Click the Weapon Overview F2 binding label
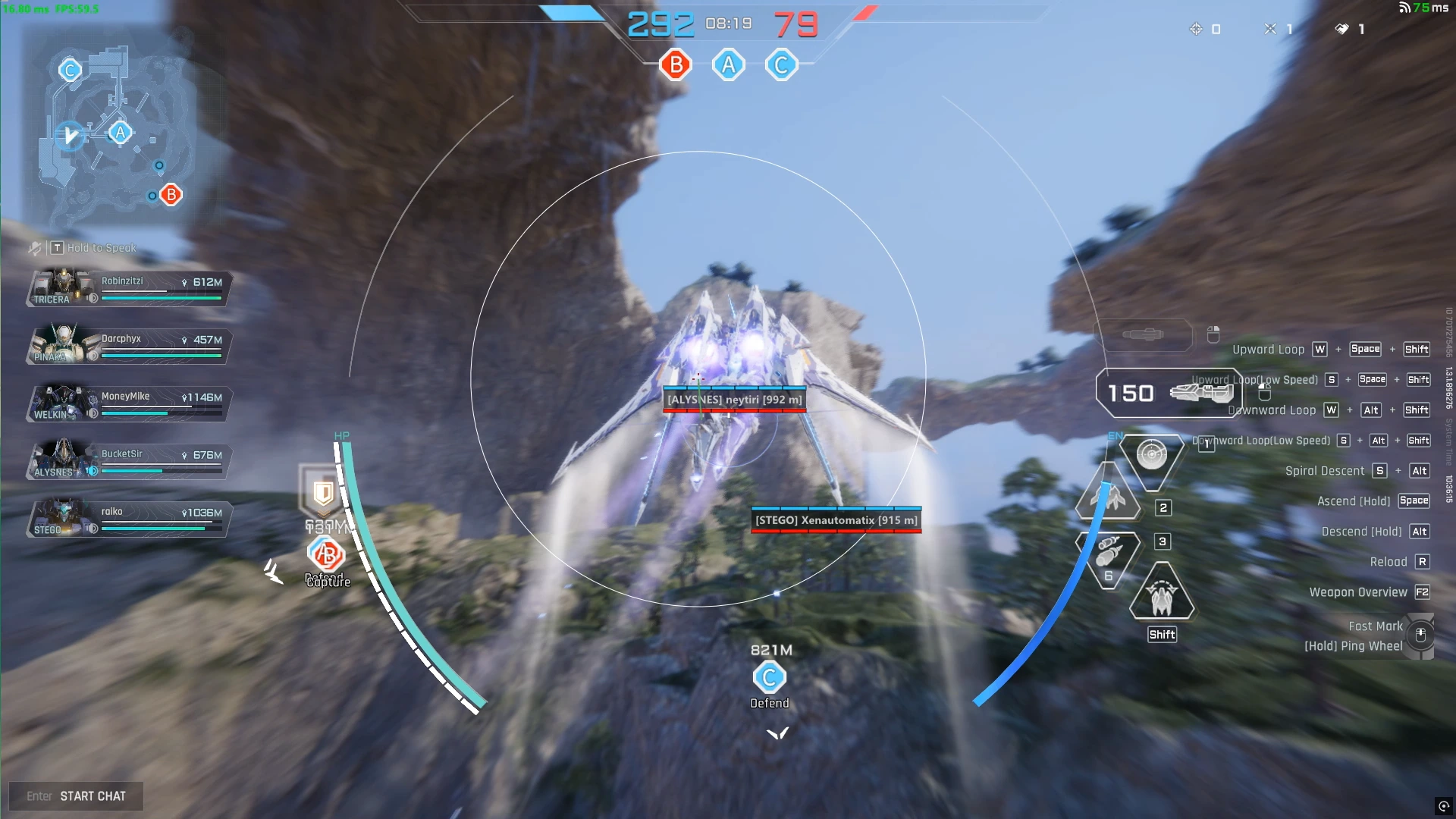 tap(1360, 592)
